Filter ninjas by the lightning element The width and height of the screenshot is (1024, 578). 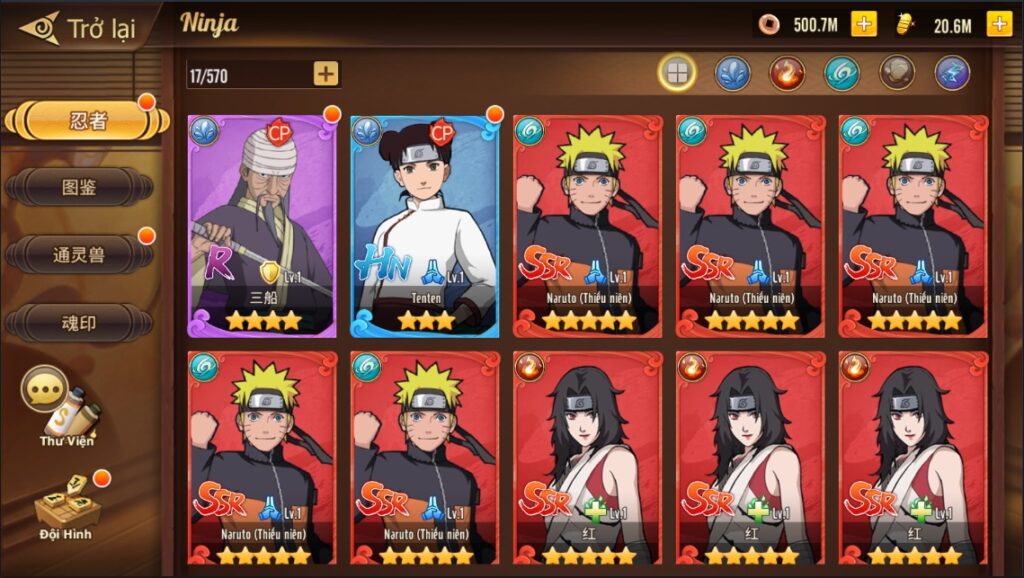coord(952,73)
